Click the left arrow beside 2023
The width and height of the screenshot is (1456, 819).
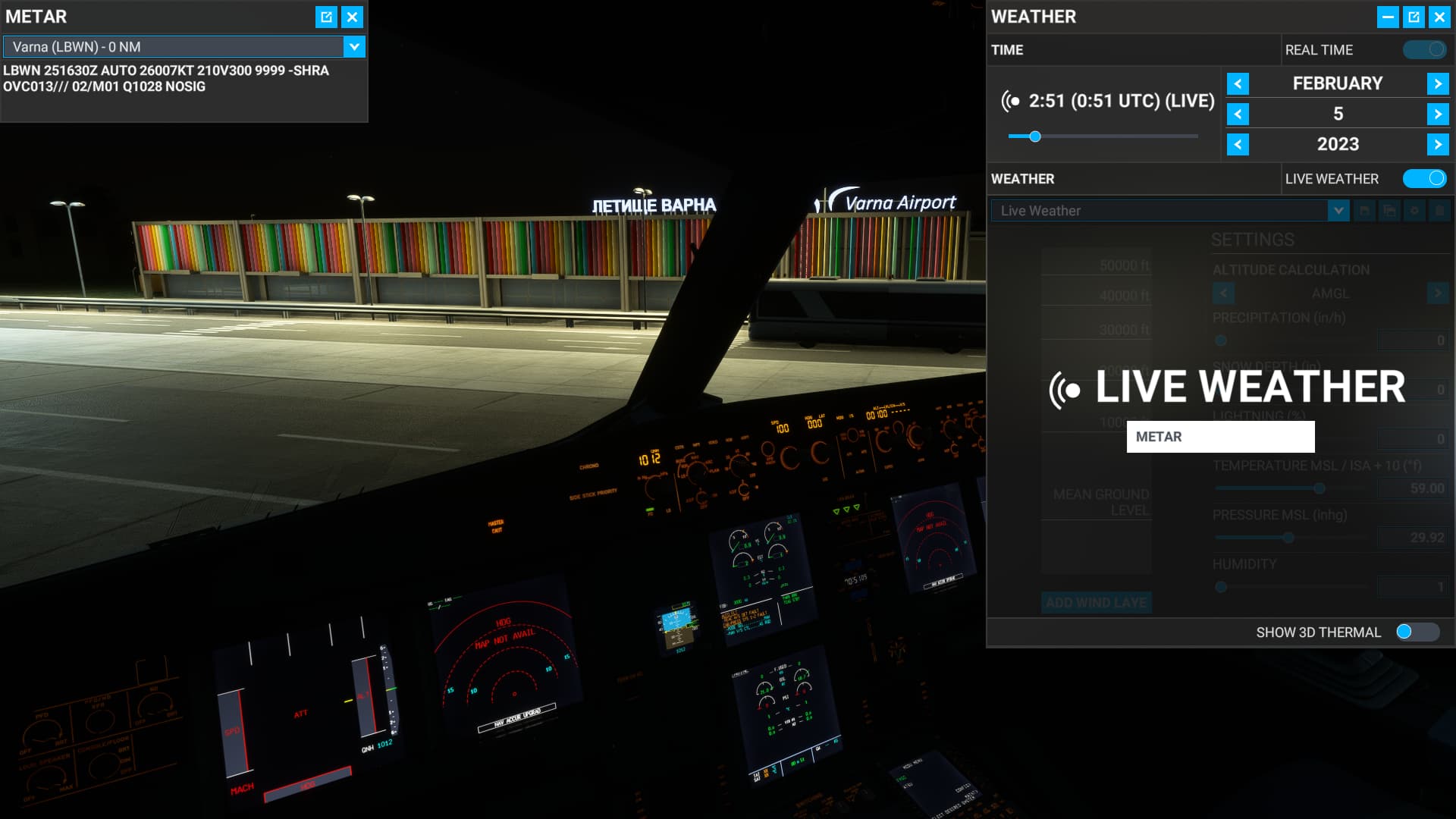1239,144
